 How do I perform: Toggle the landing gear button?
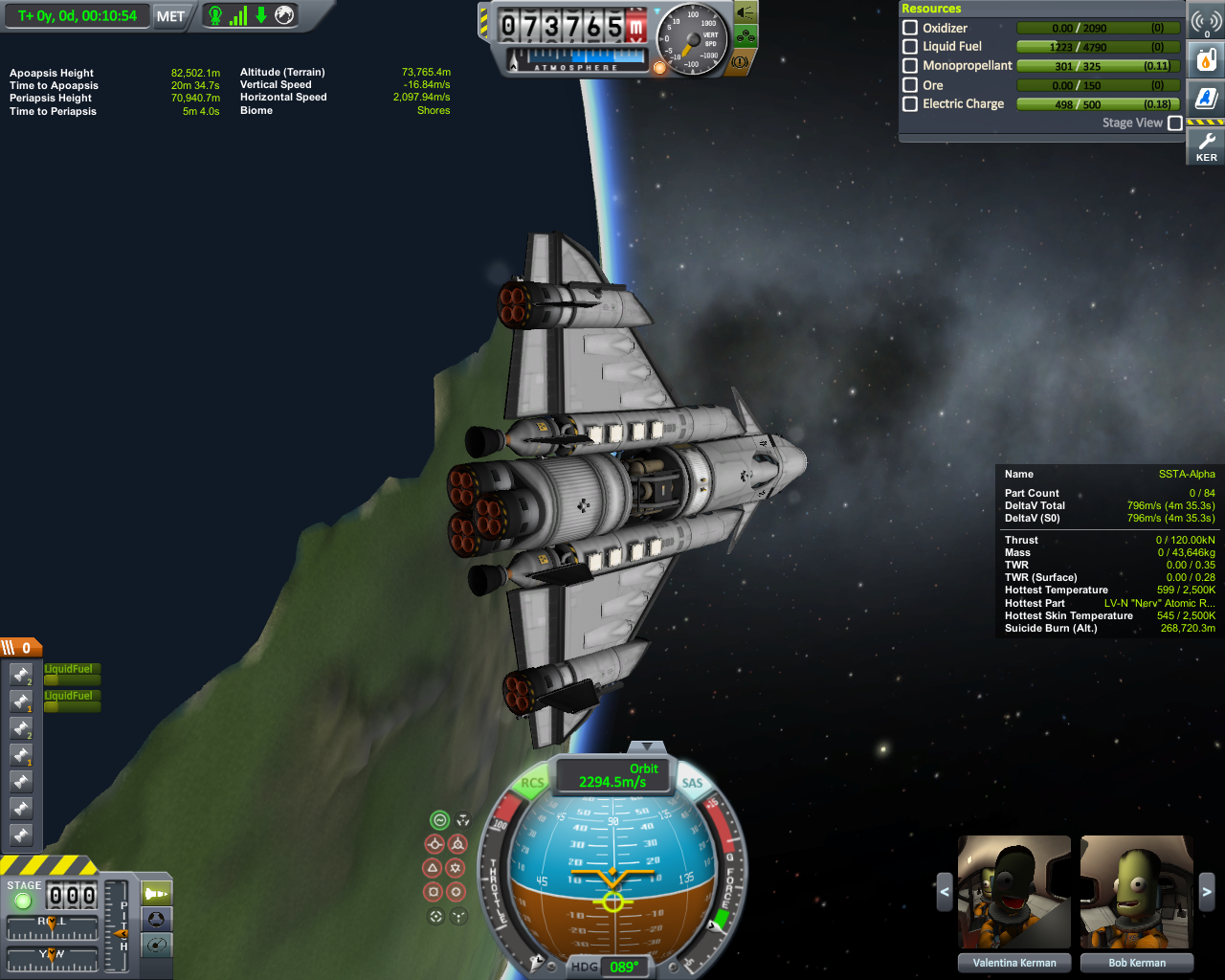[746, 37]
